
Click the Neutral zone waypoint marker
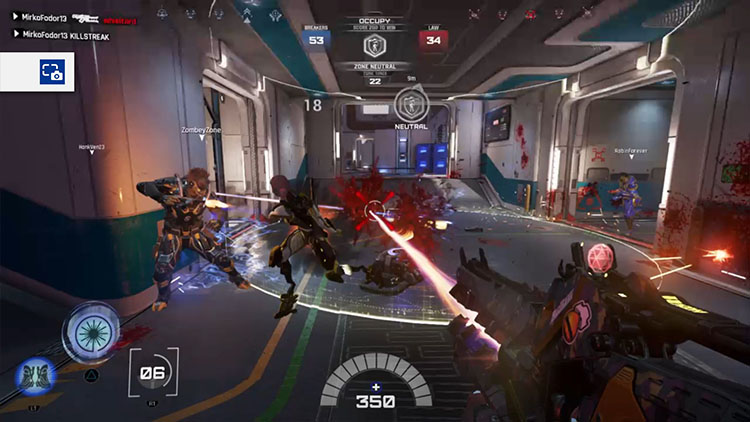tap(411, 103)
